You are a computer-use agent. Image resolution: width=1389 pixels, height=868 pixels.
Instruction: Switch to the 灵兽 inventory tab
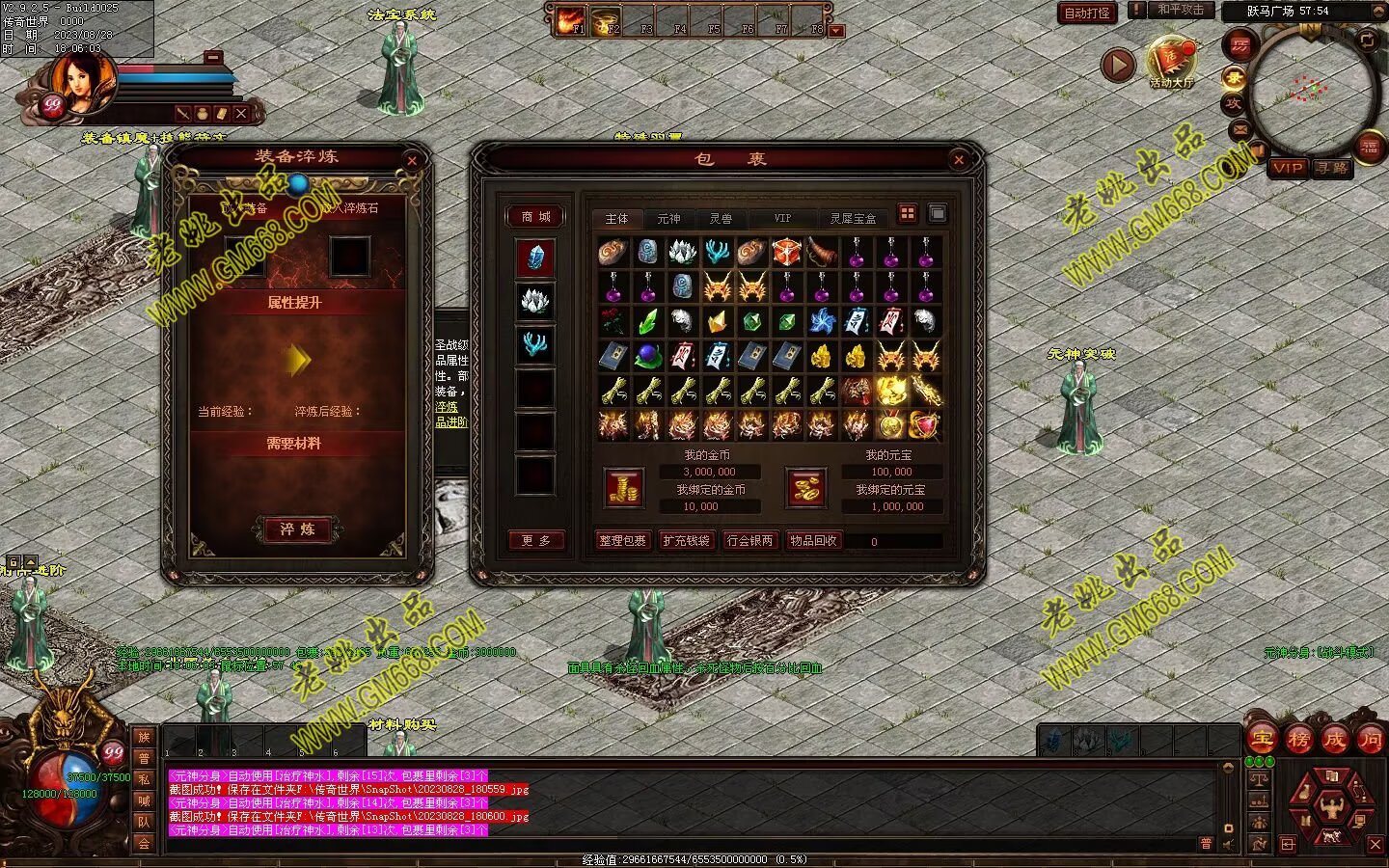721,219
